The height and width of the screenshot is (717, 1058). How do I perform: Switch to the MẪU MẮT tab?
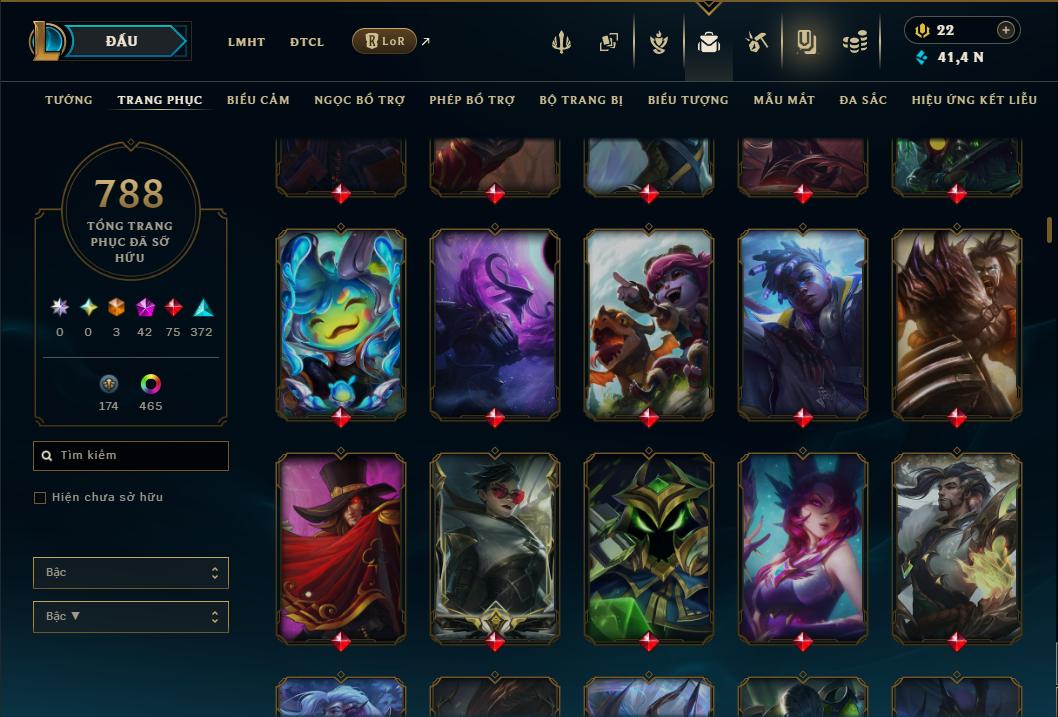(x=784, y=100)
